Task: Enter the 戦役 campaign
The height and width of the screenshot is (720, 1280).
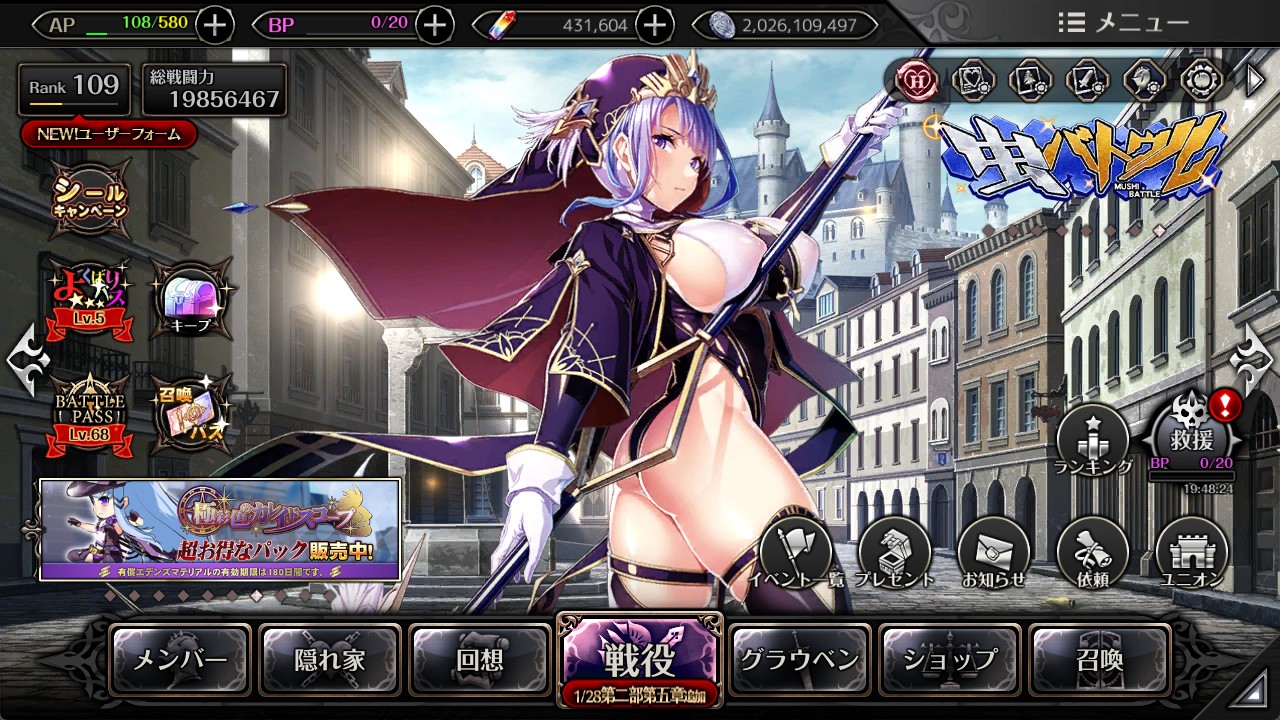Action: (639, 659)
